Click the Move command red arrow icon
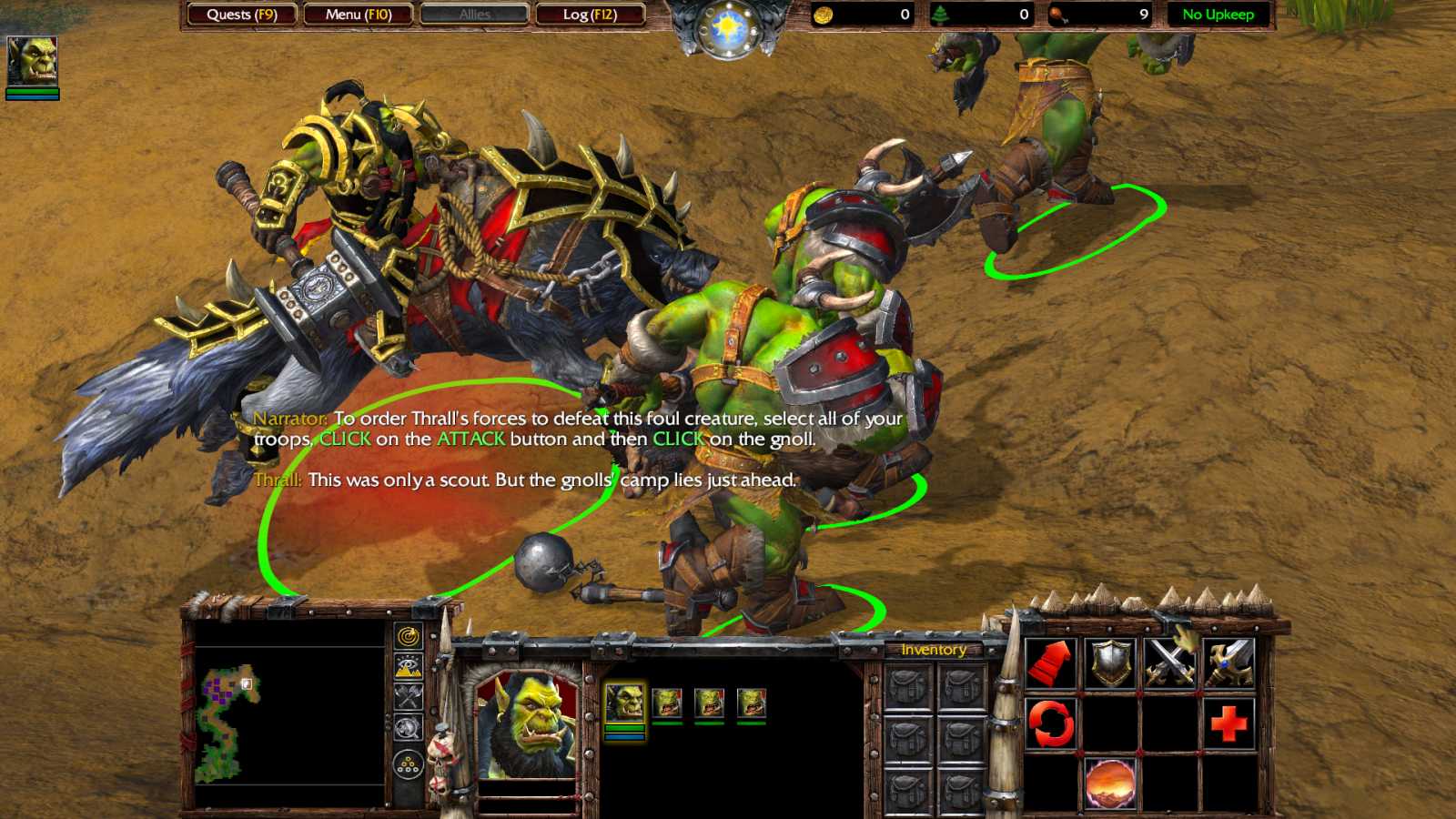 1048,664
